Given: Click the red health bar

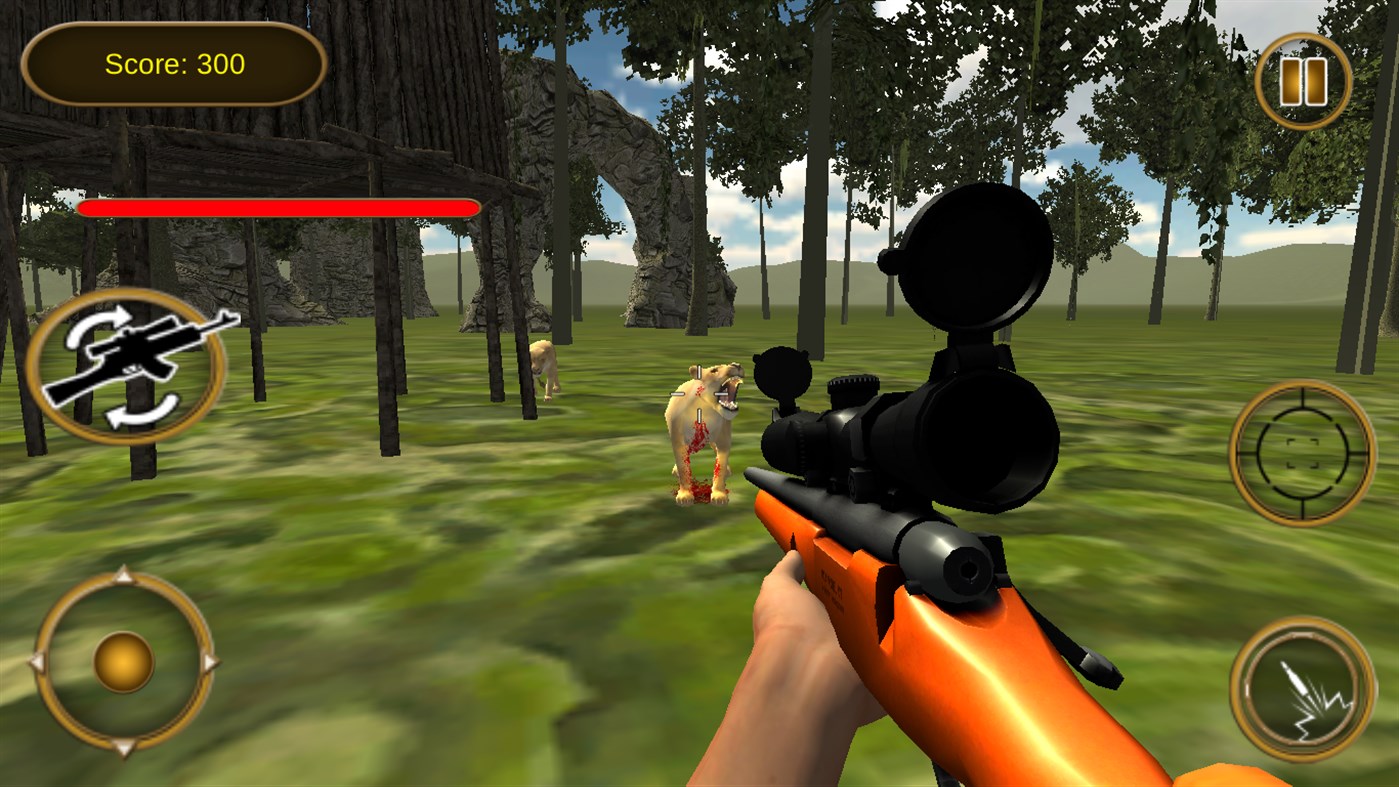Looking at the screenshot, I should pos(280,208).
